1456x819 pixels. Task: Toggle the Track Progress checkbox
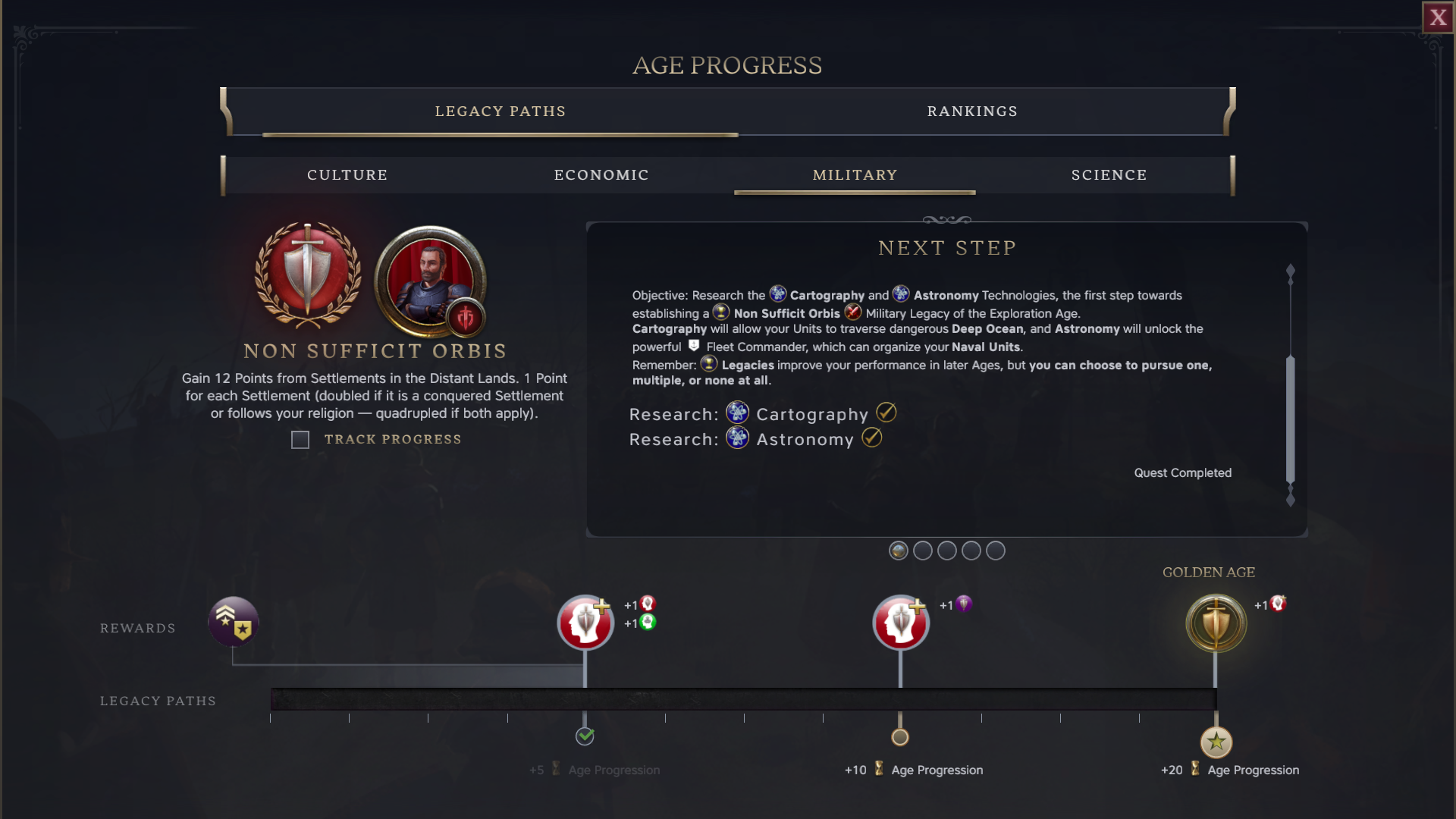[x=300, y=440]
